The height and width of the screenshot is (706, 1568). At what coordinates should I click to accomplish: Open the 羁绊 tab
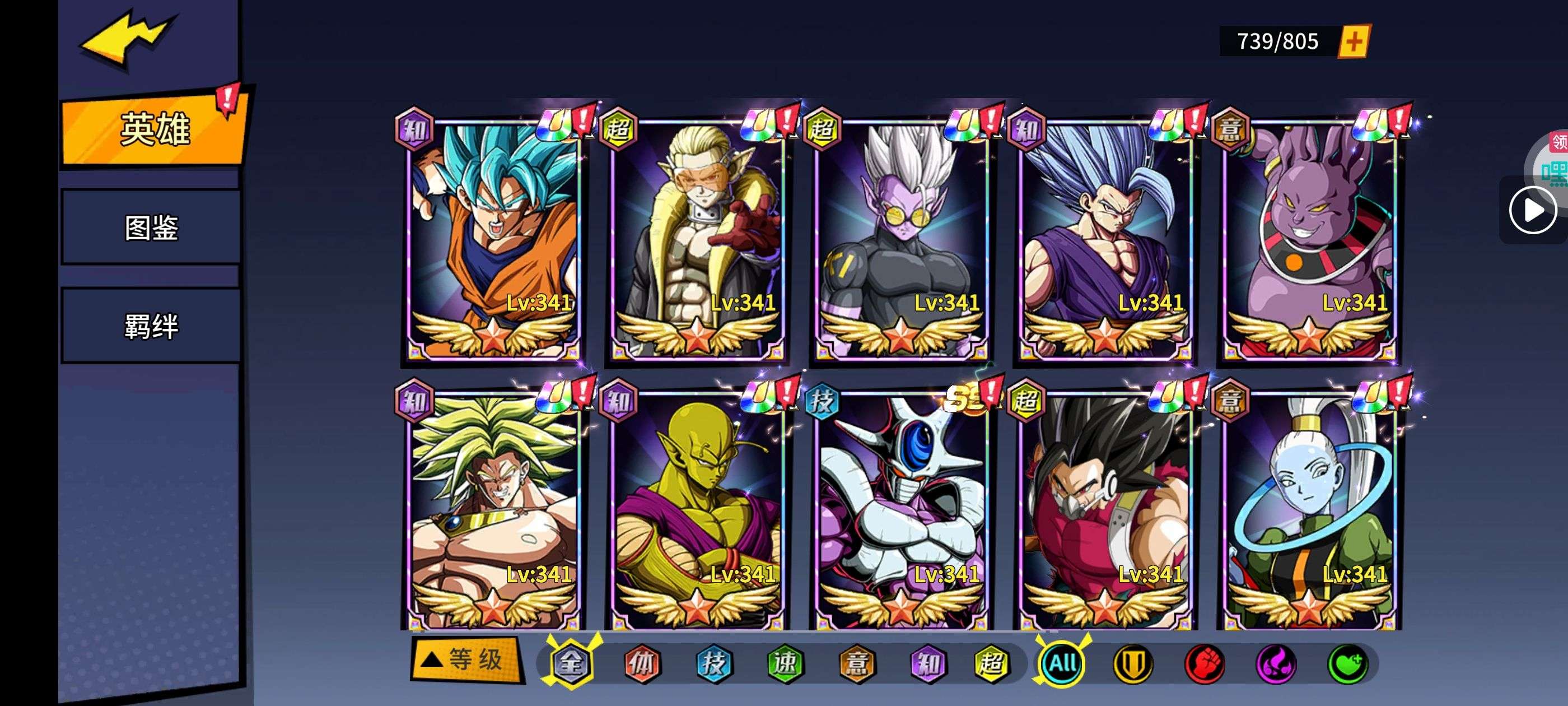[151, 326]
